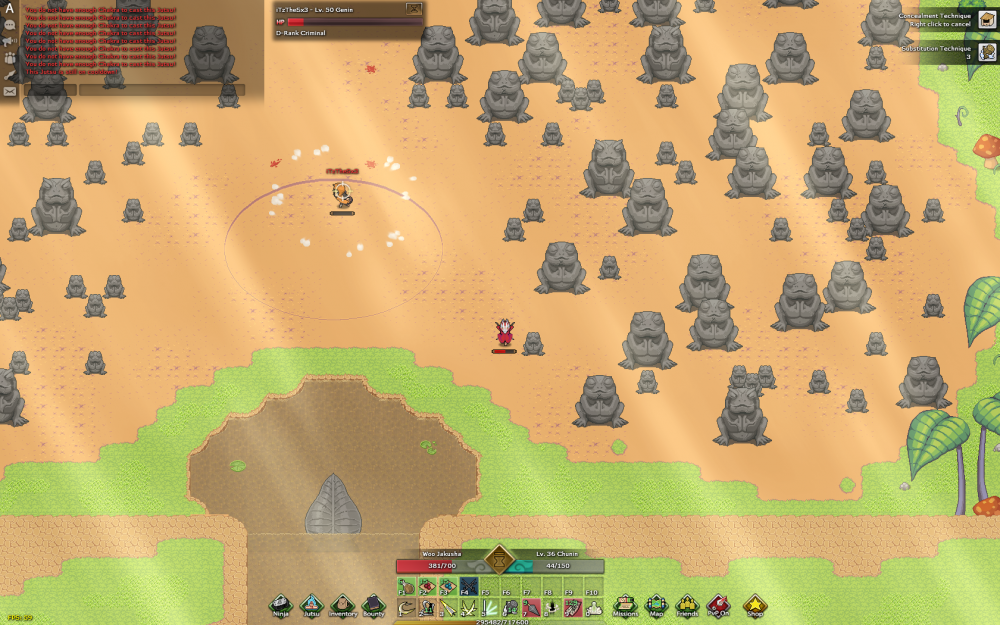The image size is (1000, 625).
Task: Open the envelope mail icon
Action: (x=10, y=91)
